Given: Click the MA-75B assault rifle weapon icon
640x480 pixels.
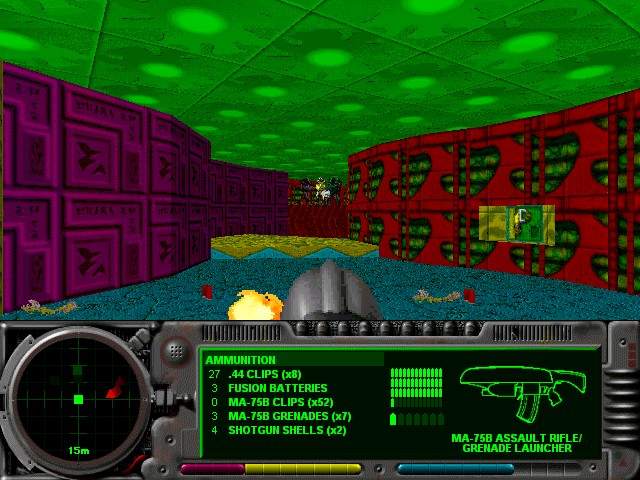Looking at the screenshot, I should click(x=522, y=394).
